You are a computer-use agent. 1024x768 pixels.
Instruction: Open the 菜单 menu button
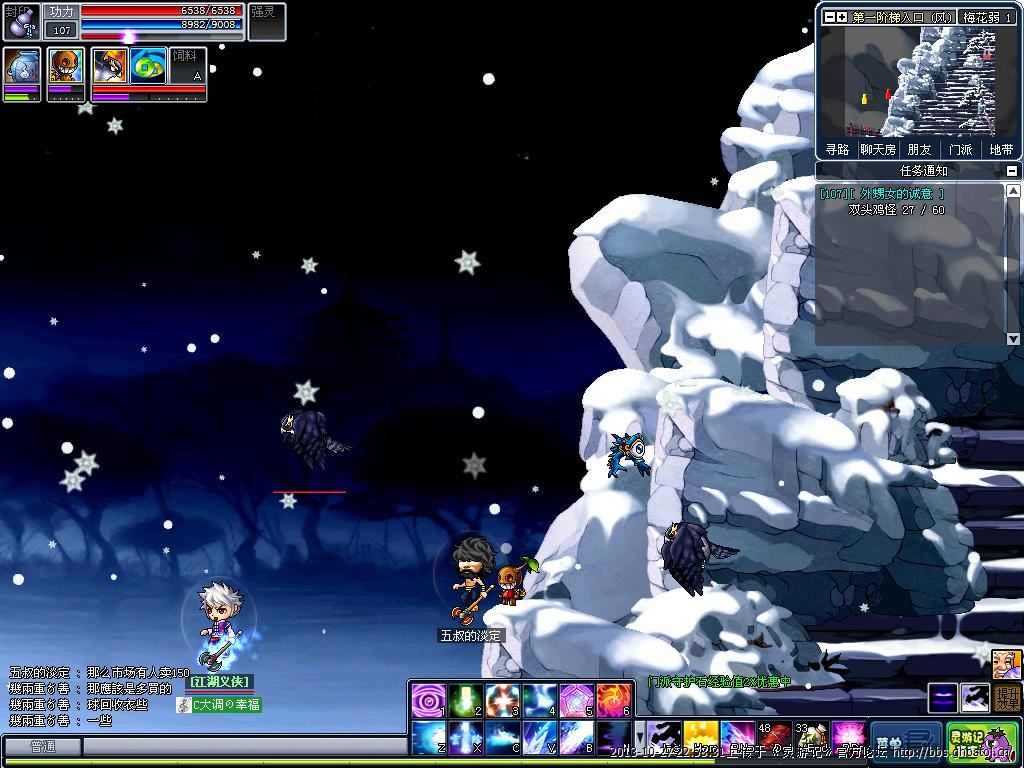pos(905,742)
